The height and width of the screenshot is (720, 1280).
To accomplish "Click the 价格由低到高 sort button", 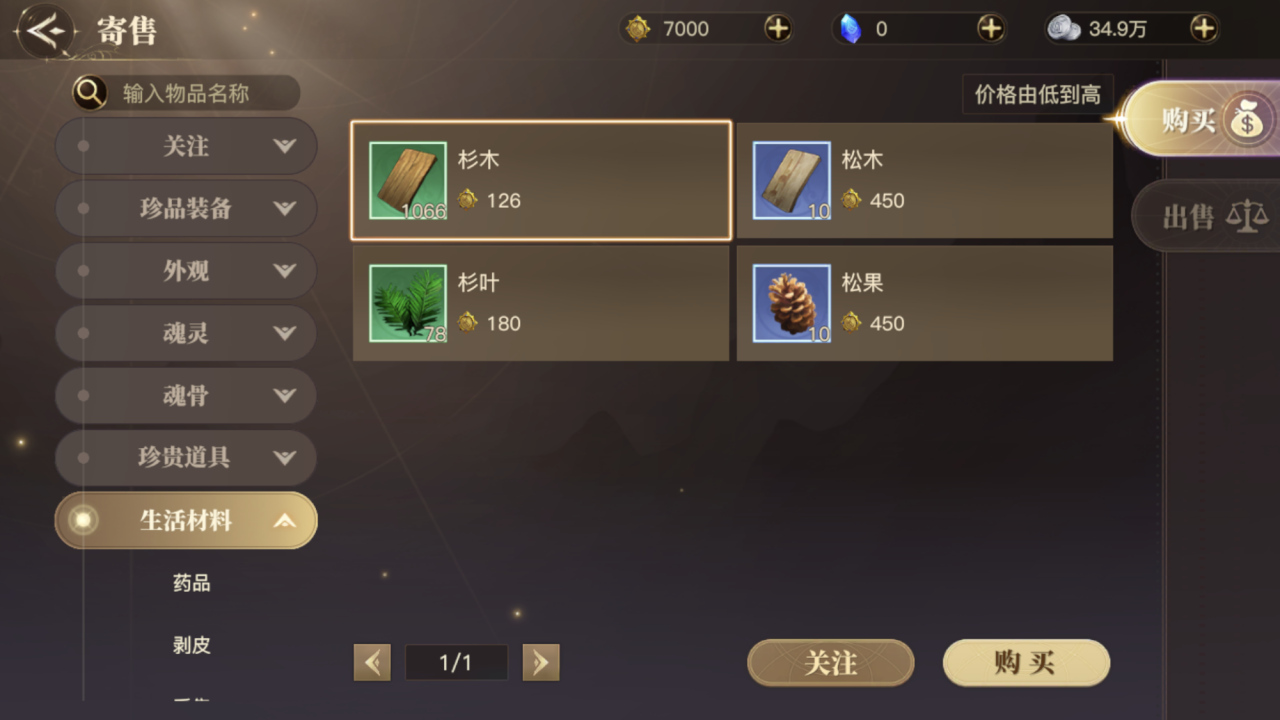I will 1037,94.
